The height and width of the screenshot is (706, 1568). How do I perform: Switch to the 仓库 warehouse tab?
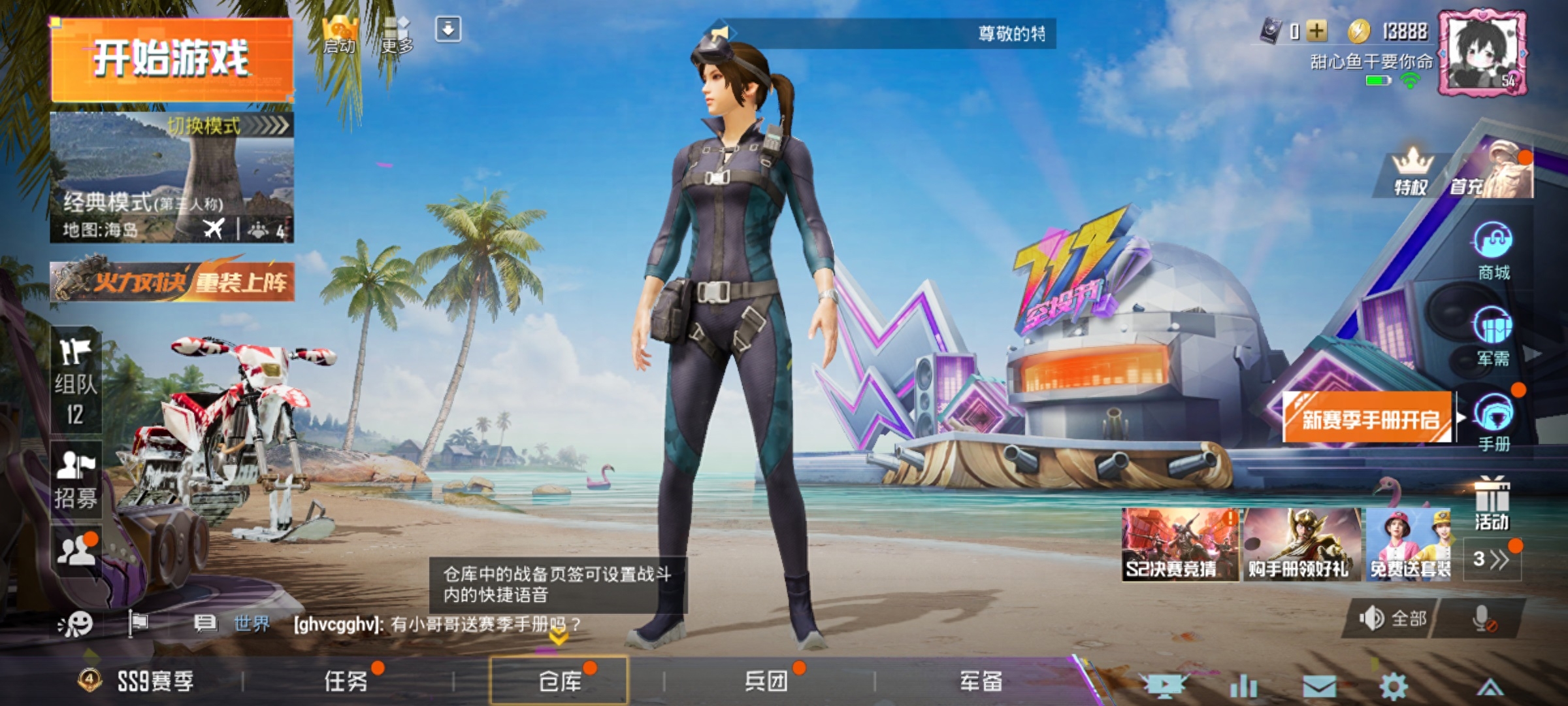(561, 681)
